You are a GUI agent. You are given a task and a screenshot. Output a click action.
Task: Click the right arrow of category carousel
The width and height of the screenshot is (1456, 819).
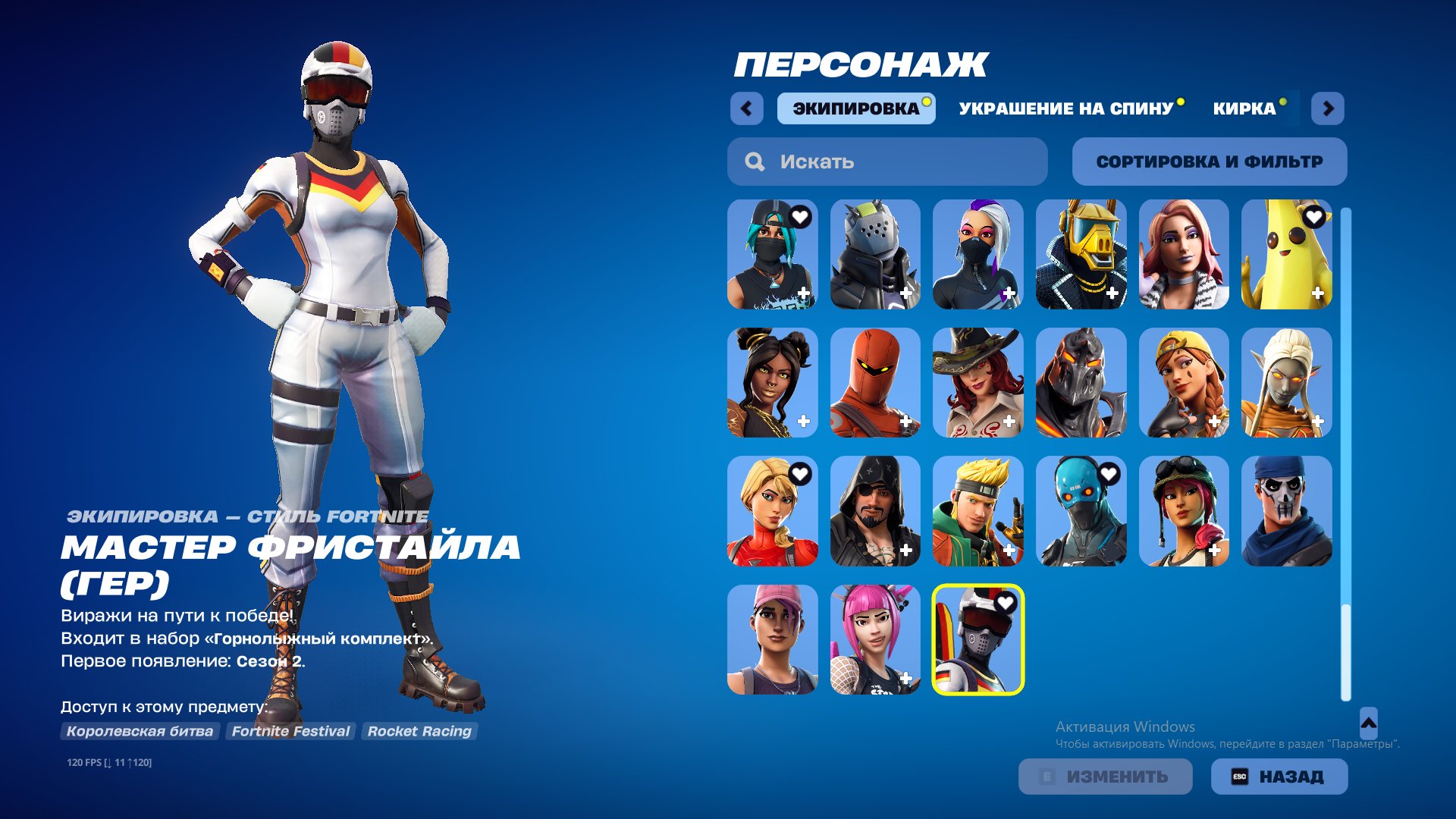(1328, 108)
